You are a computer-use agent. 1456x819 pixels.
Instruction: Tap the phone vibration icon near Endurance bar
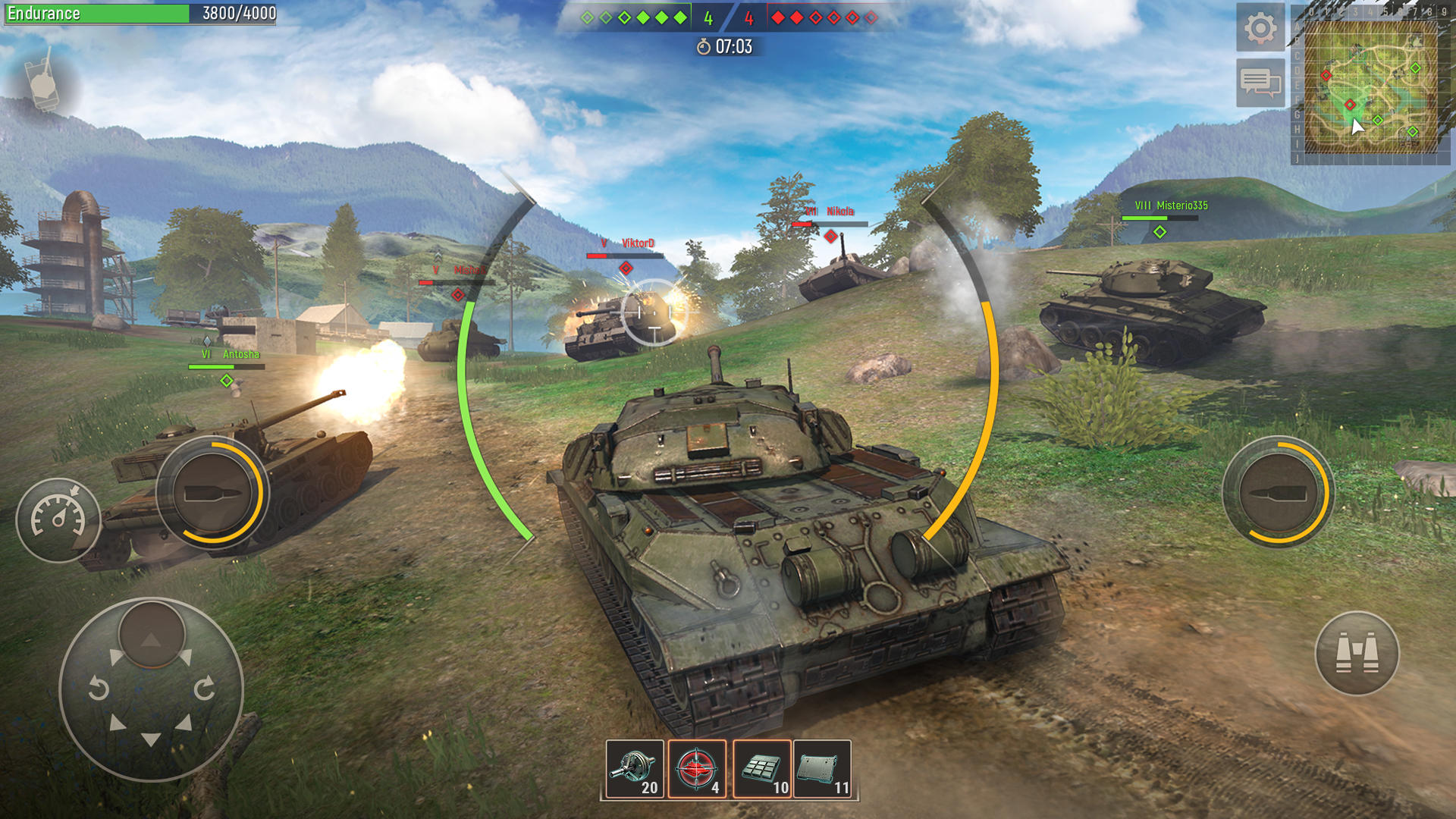coord(43,82)
